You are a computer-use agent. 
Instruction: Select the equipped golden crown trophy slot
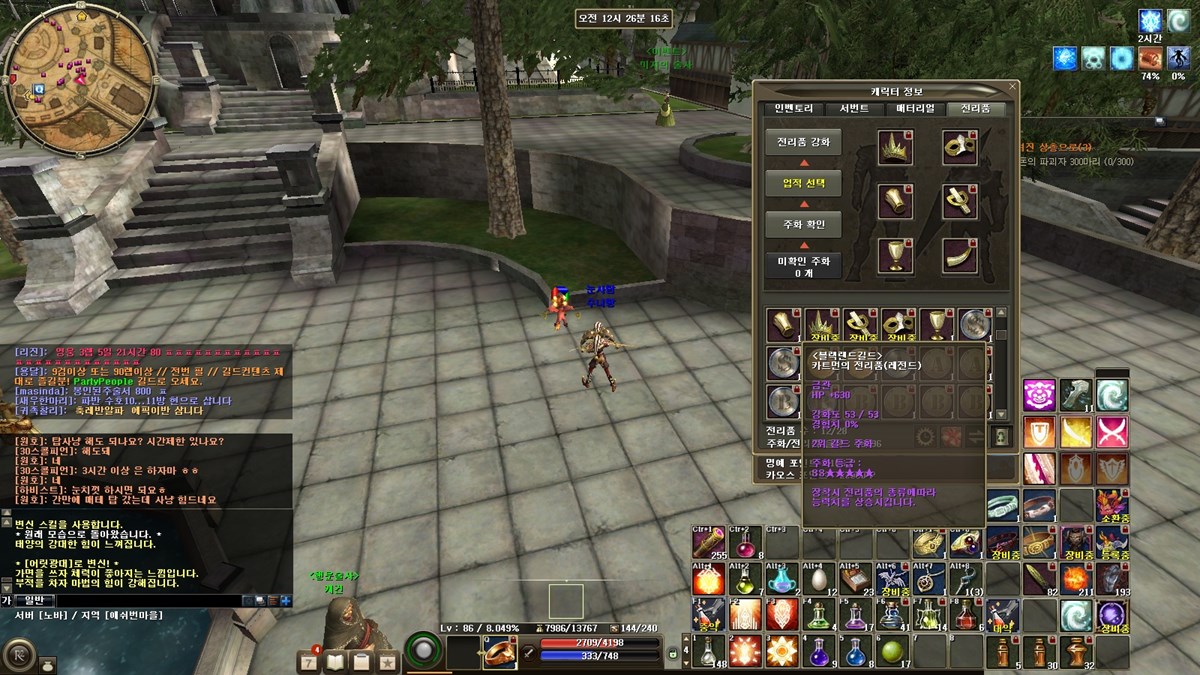pos(895,148)
